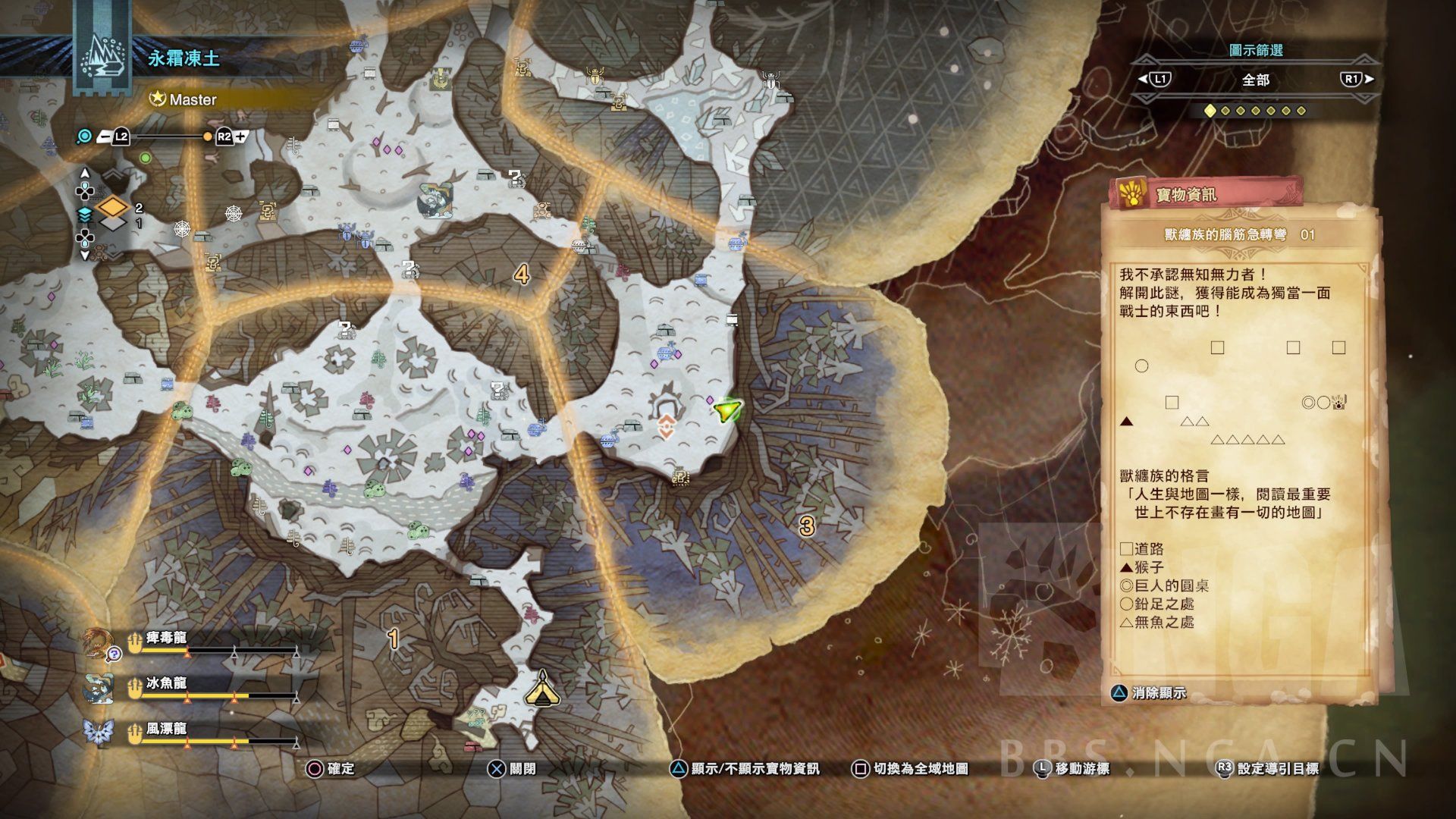
Task: Click the green player arrow marker
Action: (x=726, y=410)
